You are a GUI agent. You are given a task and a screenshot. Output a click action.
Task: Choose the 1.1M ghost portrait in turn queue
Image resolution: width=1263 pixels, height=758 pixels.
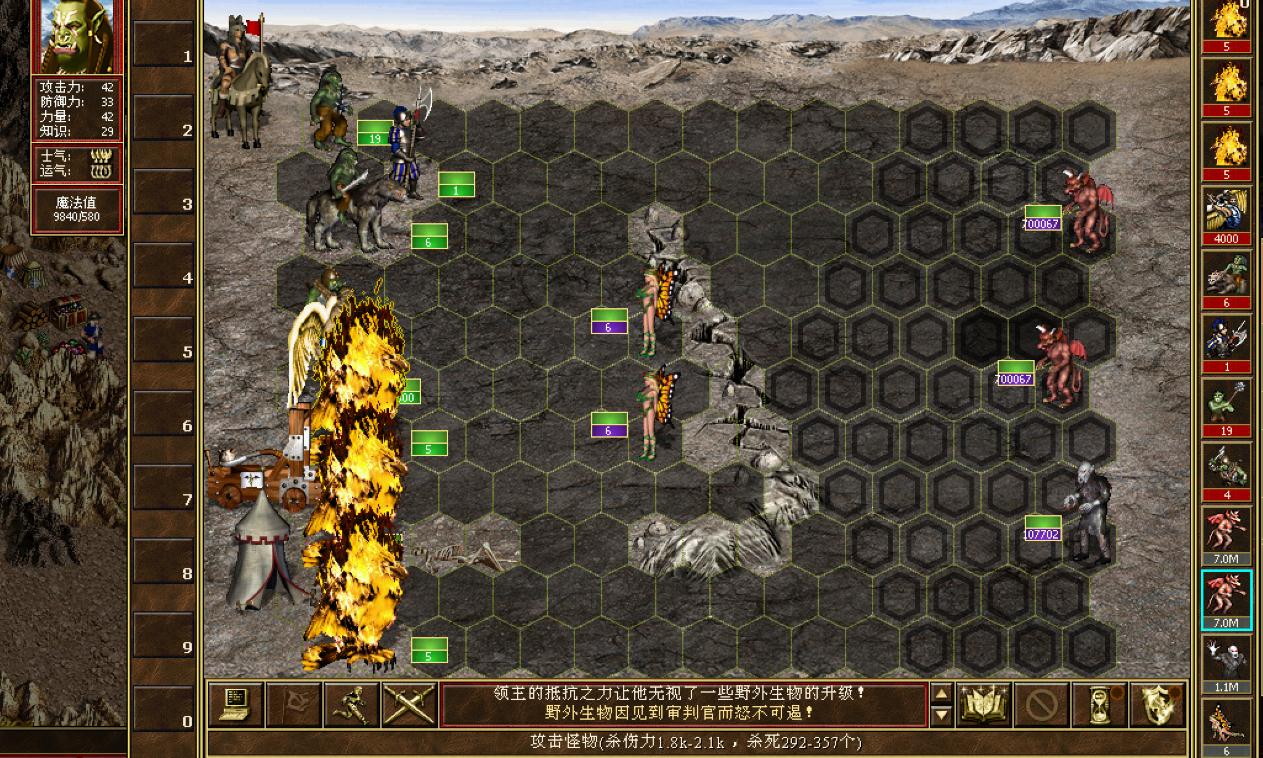1226,661
